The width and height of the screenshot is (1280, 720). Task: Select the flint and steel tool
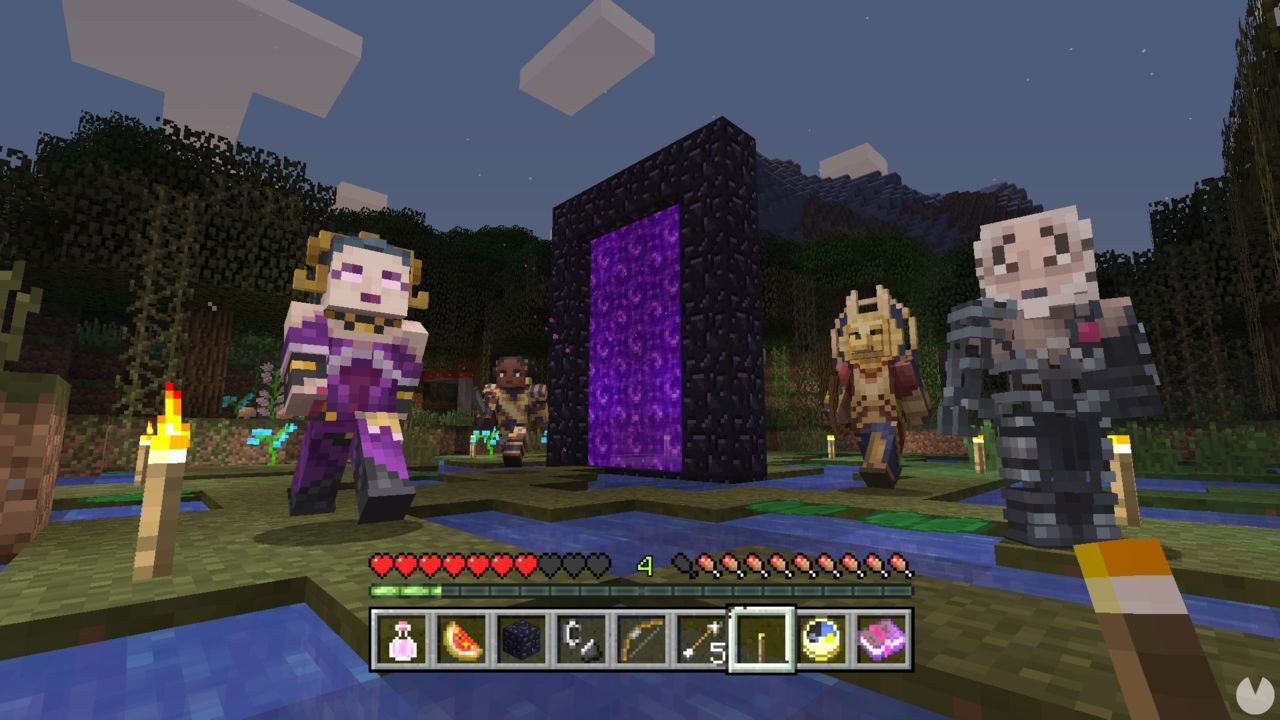583,640
